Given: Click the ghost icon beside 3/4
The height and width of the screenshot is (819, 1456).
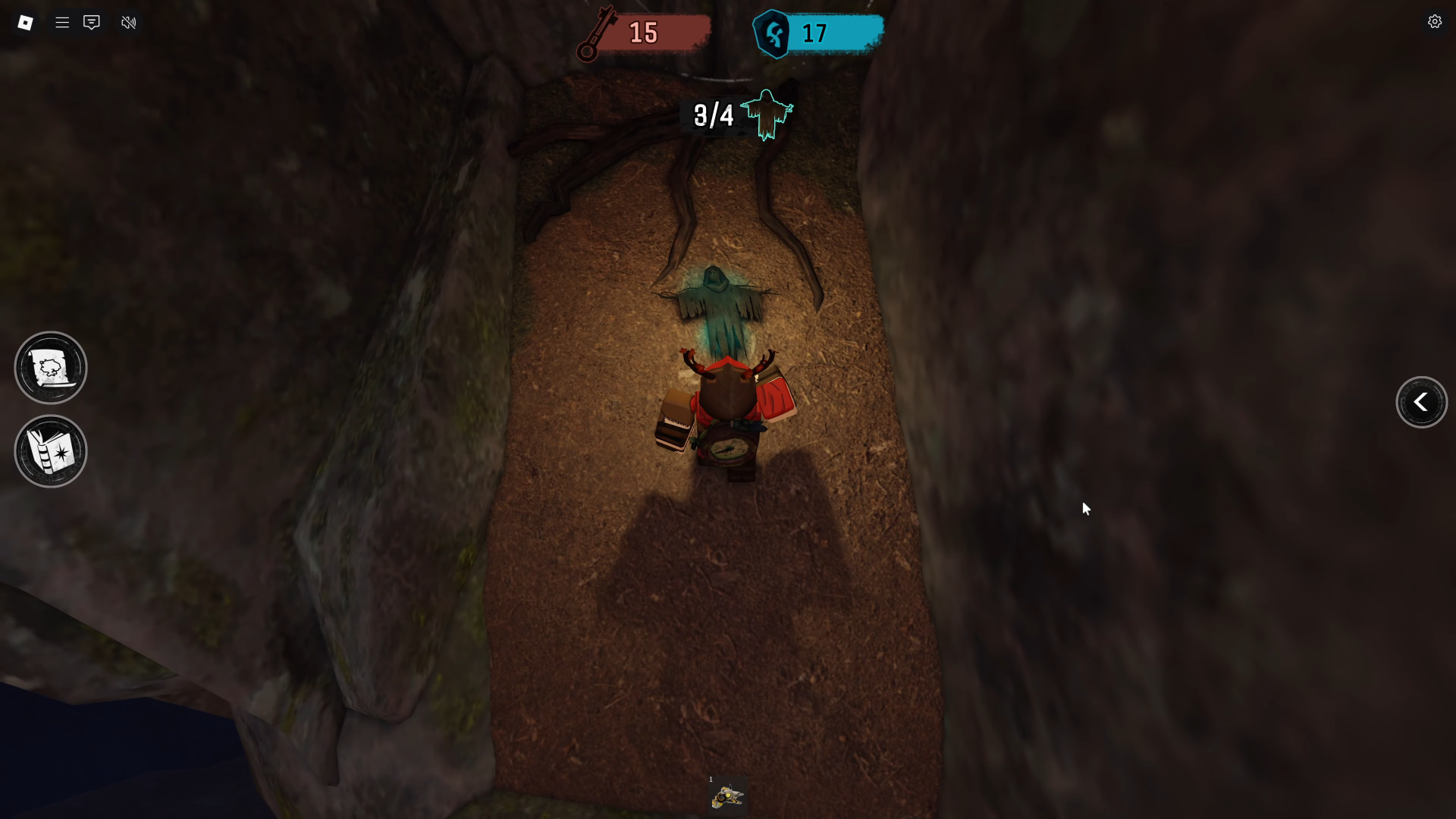Looking at the screenshot, I should (x=768, y=115).
